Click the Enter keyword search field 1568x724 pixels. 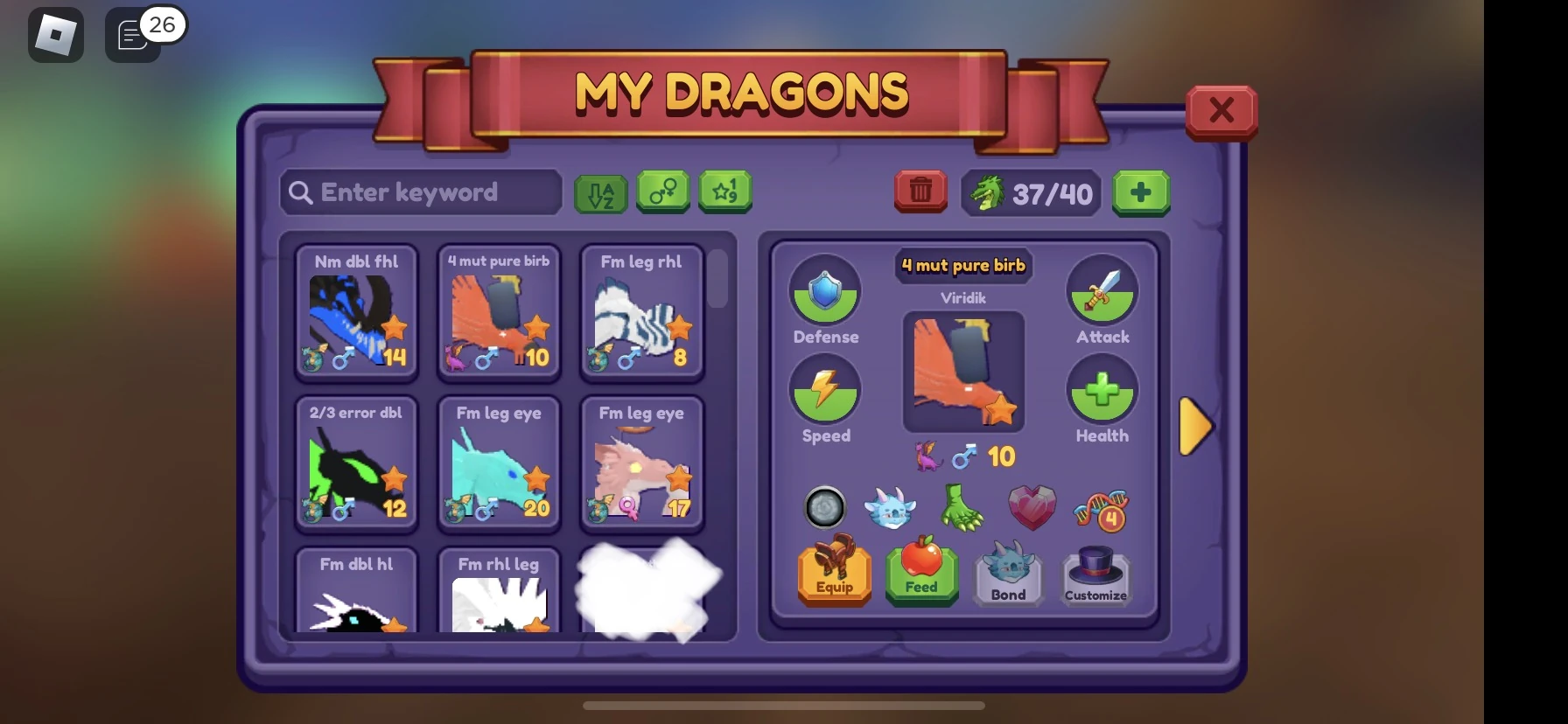click(420, 192)
